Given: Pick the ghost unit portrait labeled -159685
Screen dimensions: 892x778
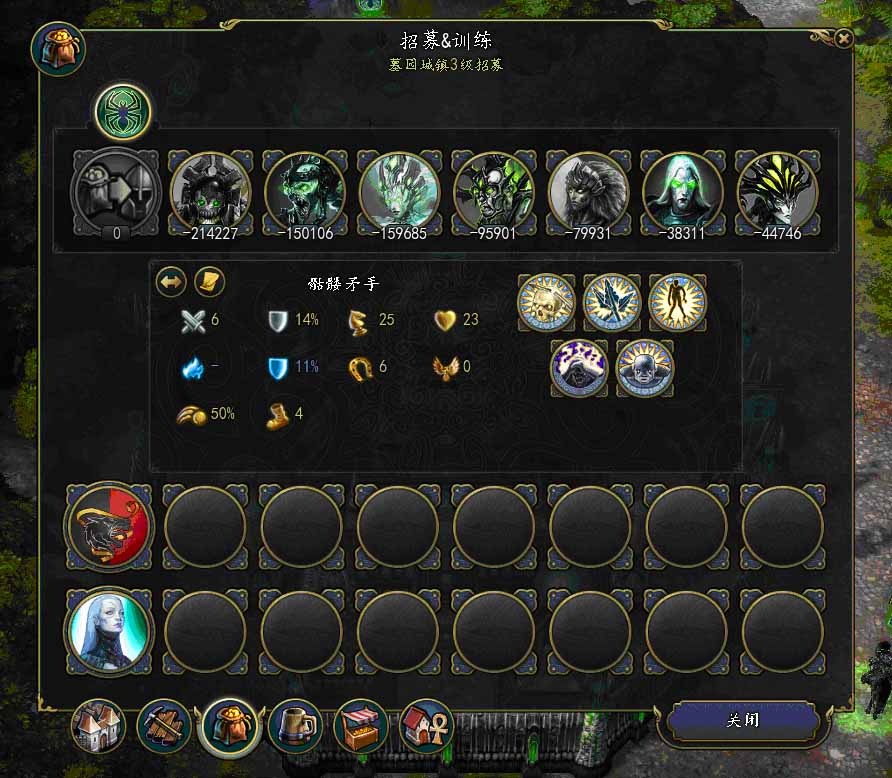Looking at the screenshot, I should 398,190.
